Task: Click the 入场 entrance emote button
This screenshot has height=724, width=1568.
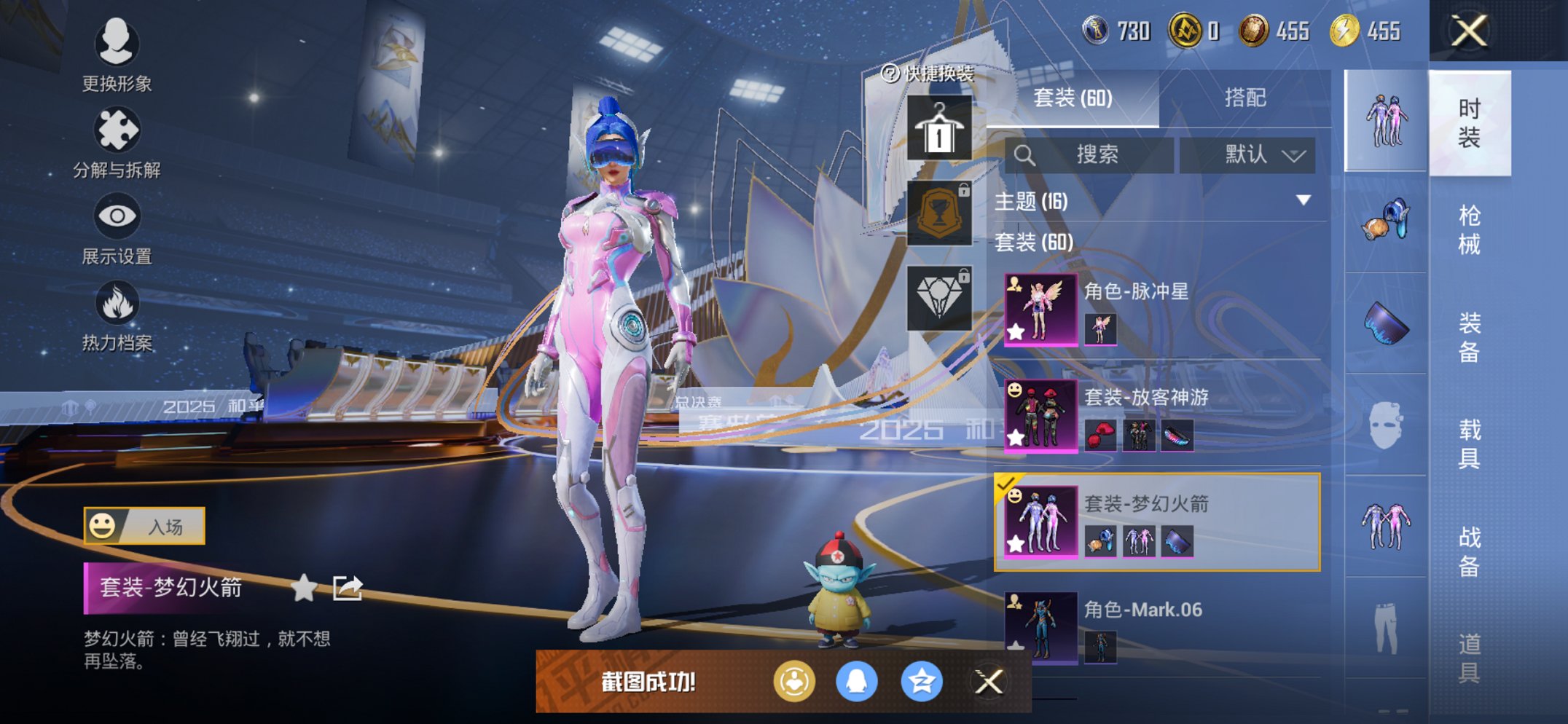Action: tap(144, 526)
